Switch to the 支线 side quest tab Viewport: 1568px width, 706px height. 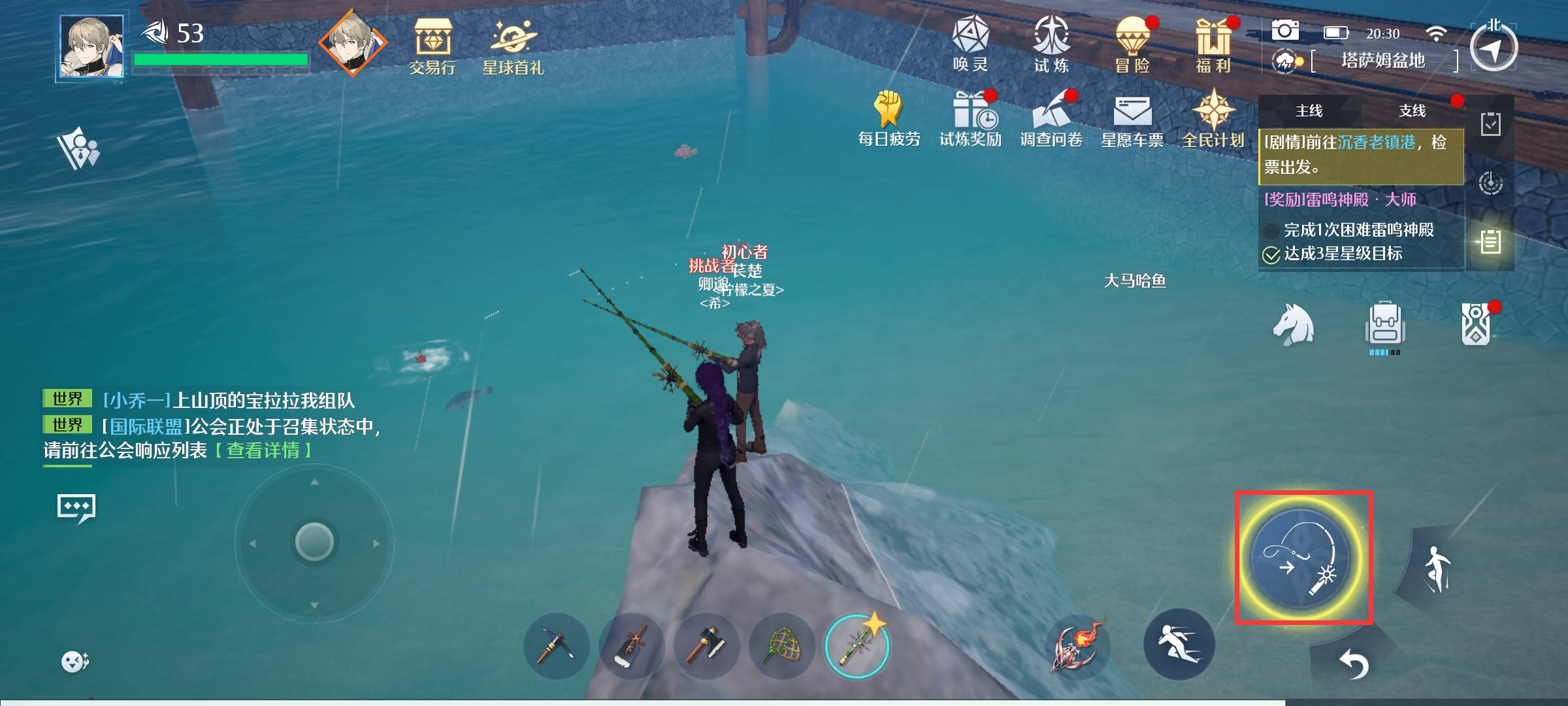1412,111
